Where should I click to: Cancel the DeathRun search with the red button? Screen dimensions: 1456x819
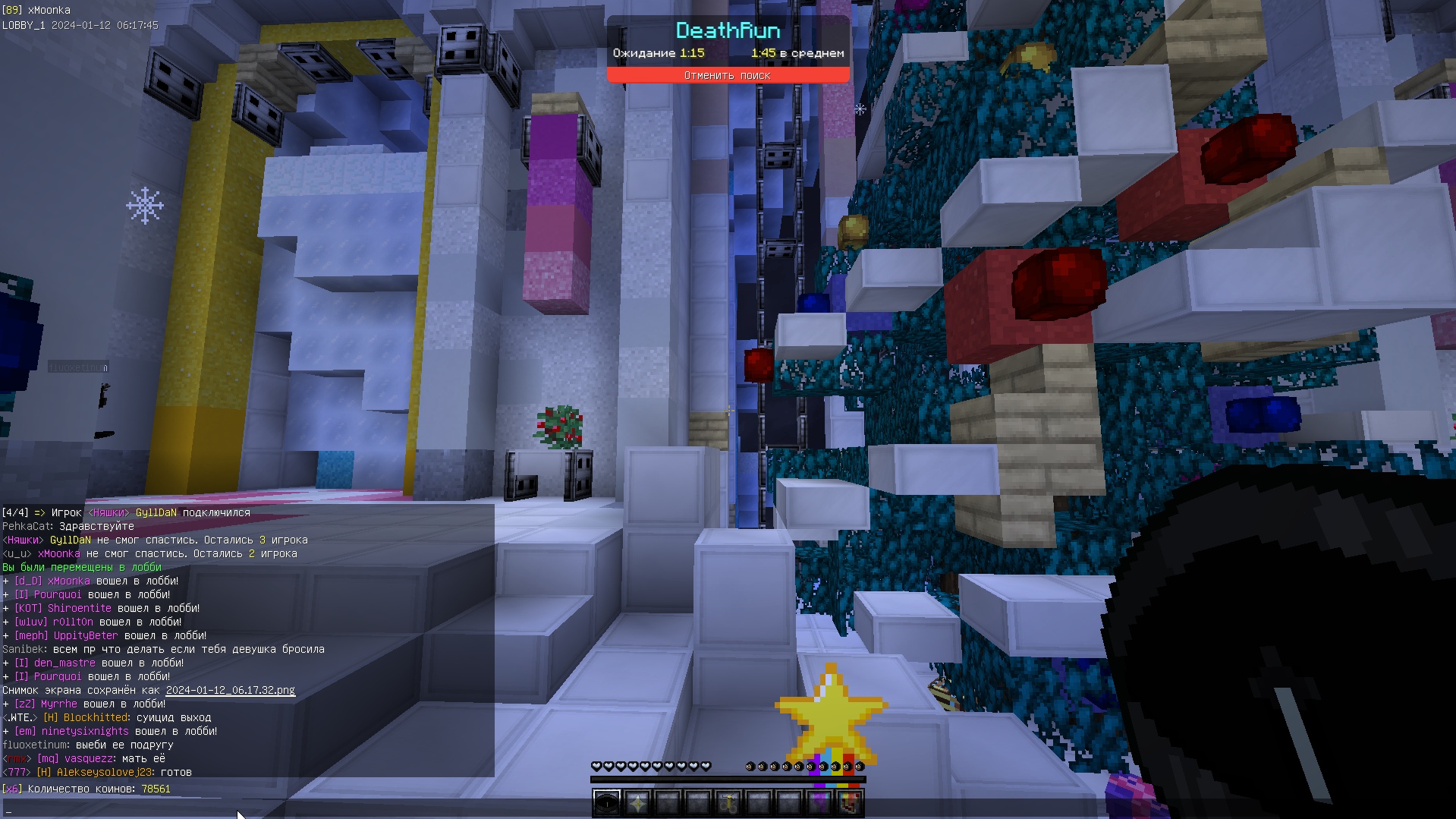click(x=727, y=75)
